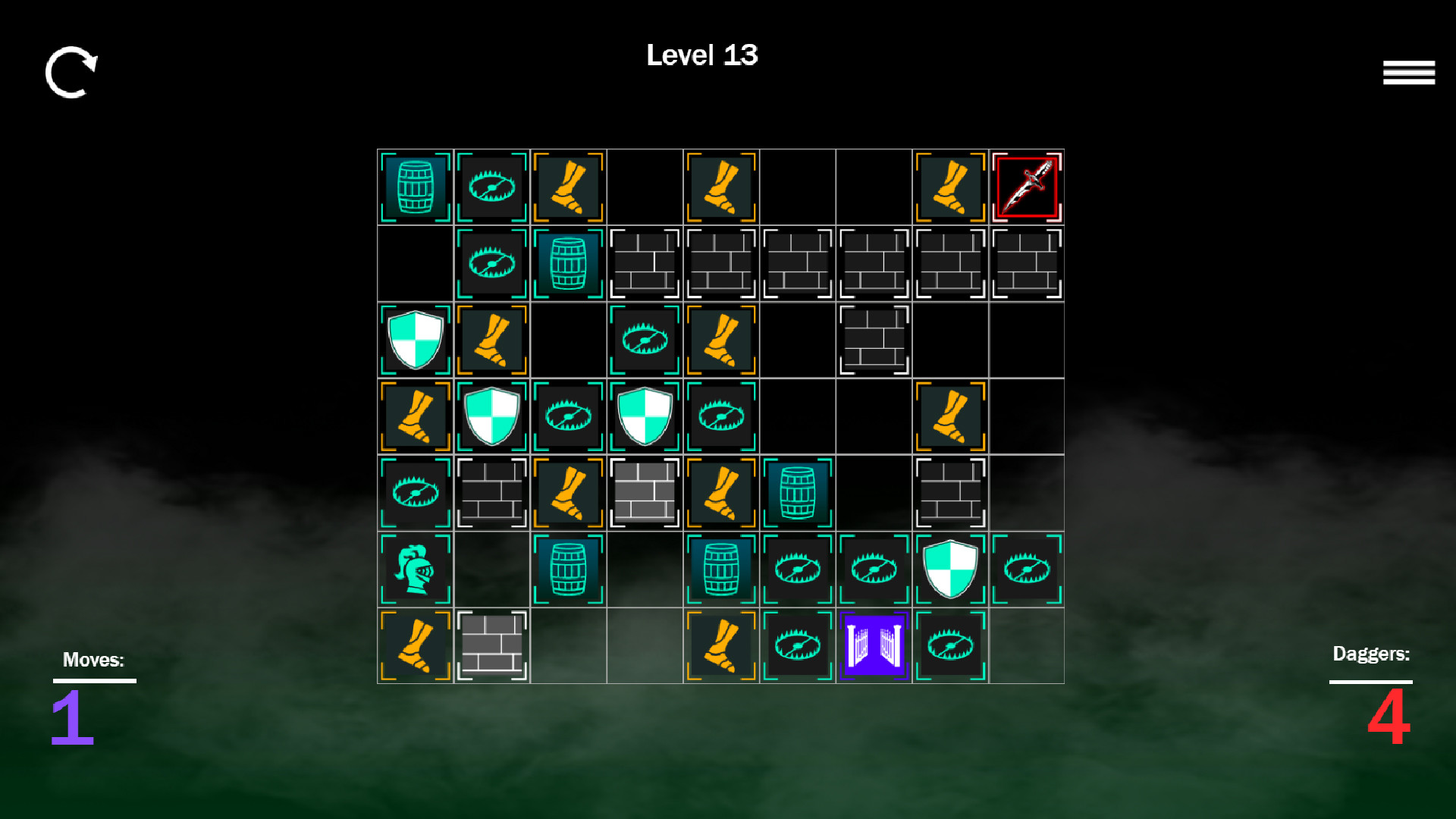The image size is (1456, 819).
Task: Select the barrel tile in the middle row
Action: 798,492
